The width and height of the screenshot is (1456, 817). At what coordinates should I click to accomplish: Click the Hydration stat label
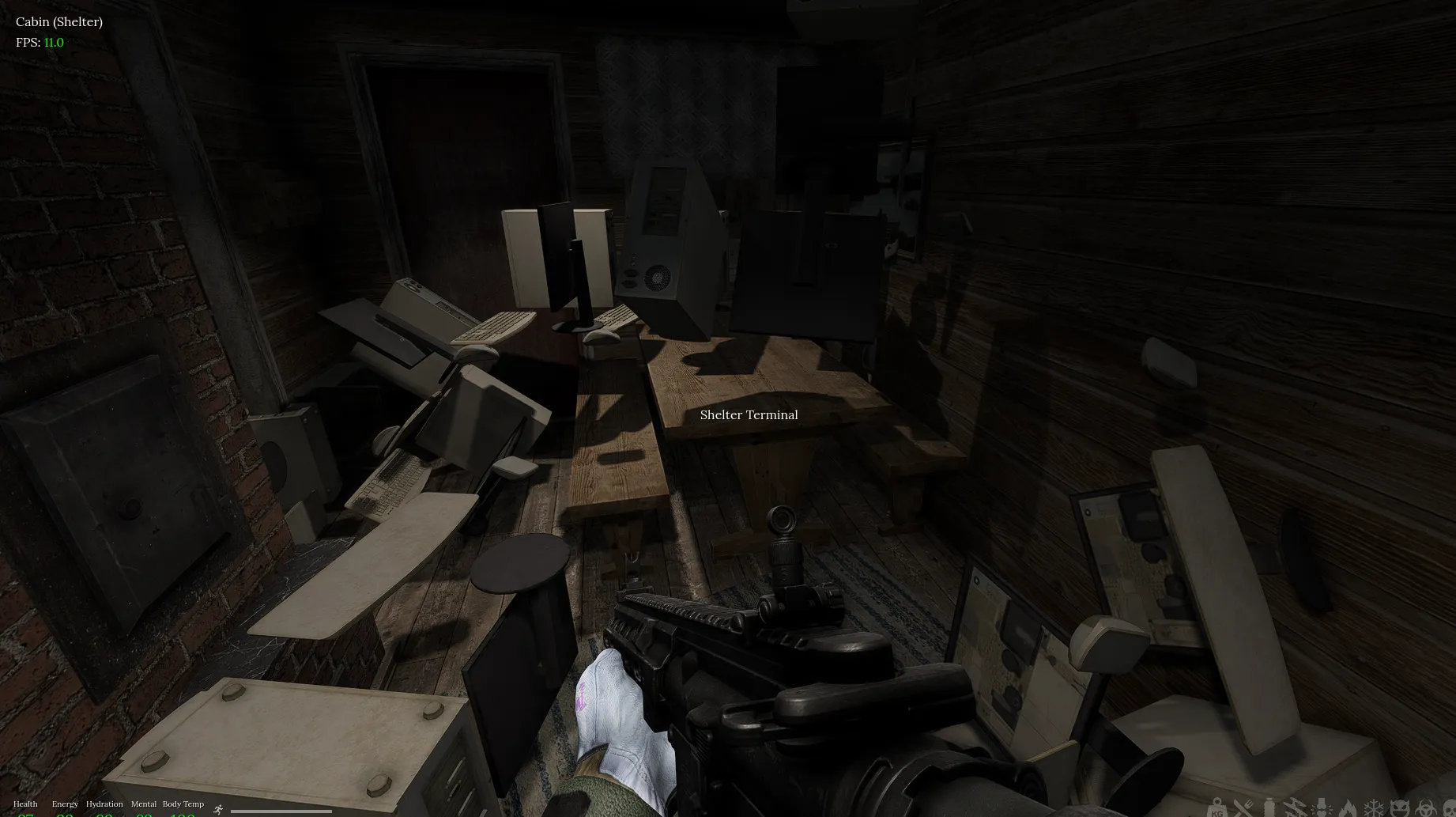click(104, 804)
